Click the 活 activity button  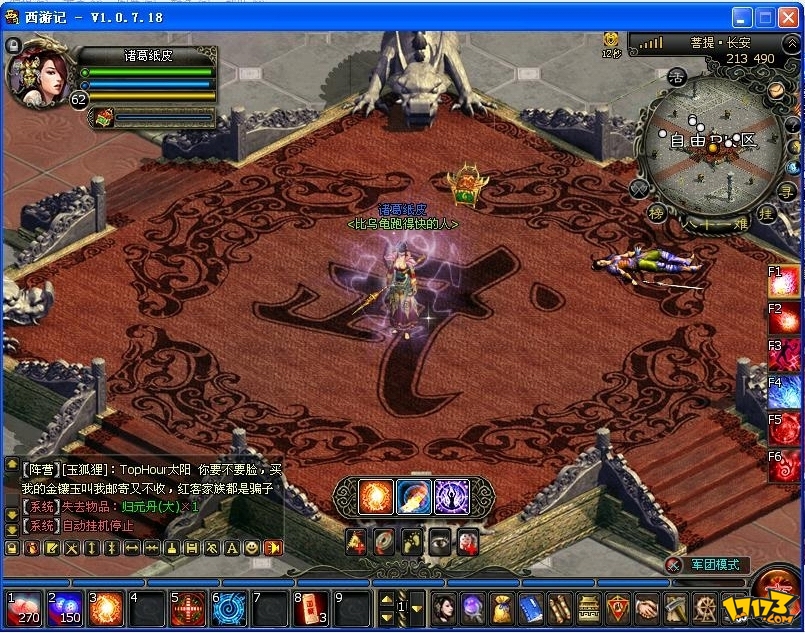(677, 76)
